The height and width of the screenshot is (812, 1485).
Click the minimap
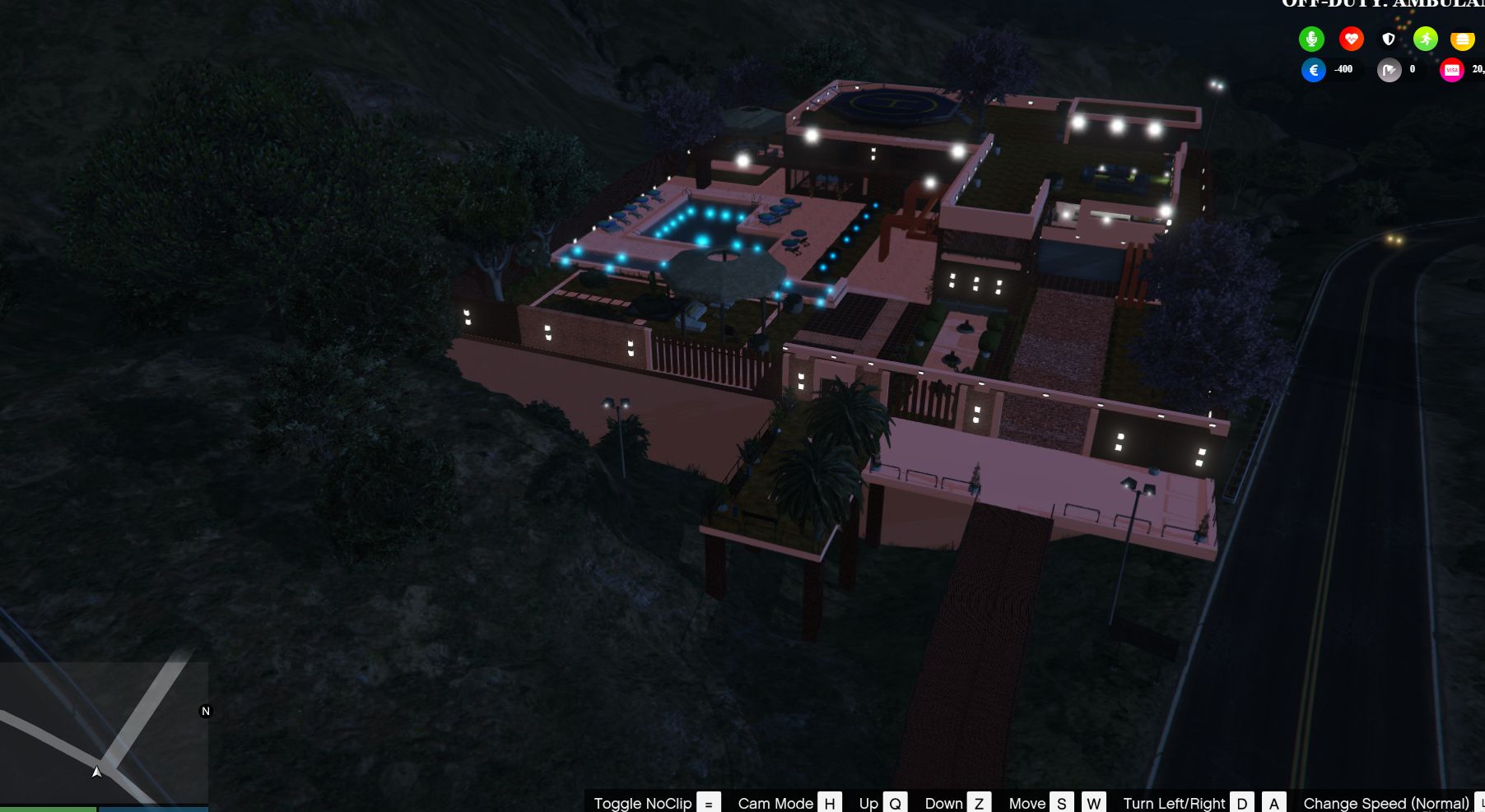[104, 732]
